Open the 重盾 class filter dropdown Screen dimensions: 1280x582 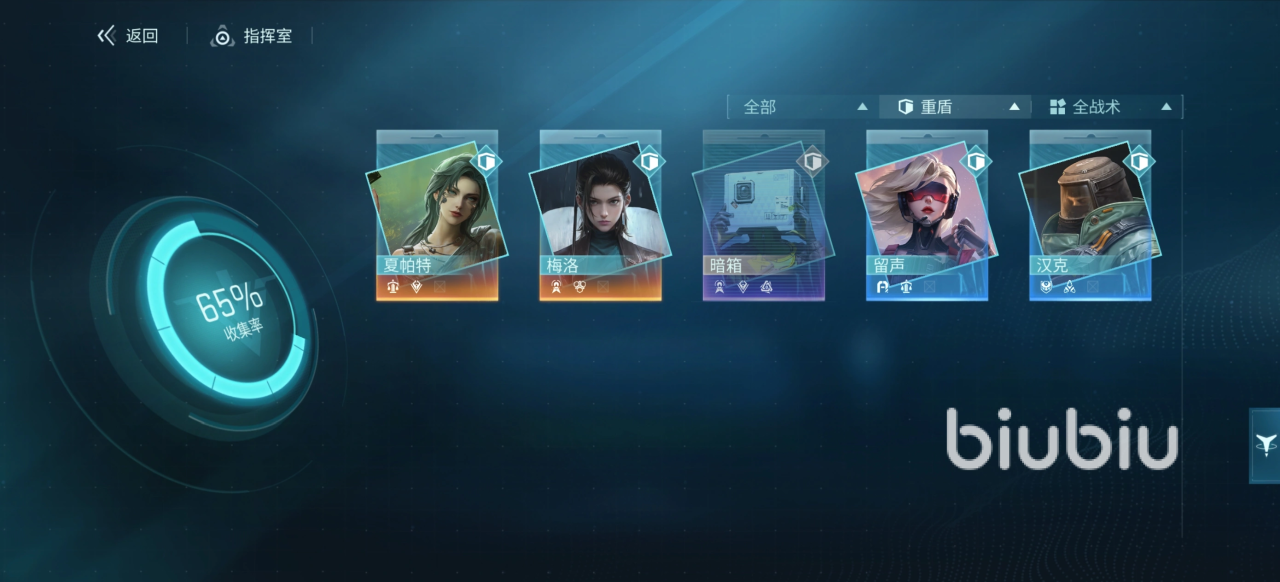pyautogui.click(x=958, y=107)
